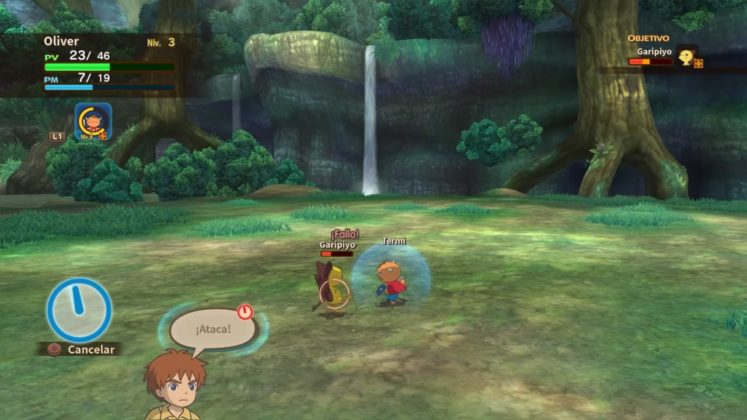Select Oliver's status panel
747x420 pixels.
tap(108, 64)
